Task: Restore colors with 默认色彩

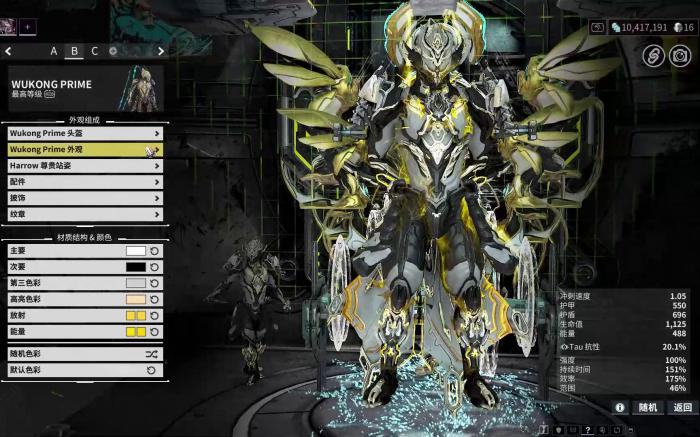Action: (84, 370)
